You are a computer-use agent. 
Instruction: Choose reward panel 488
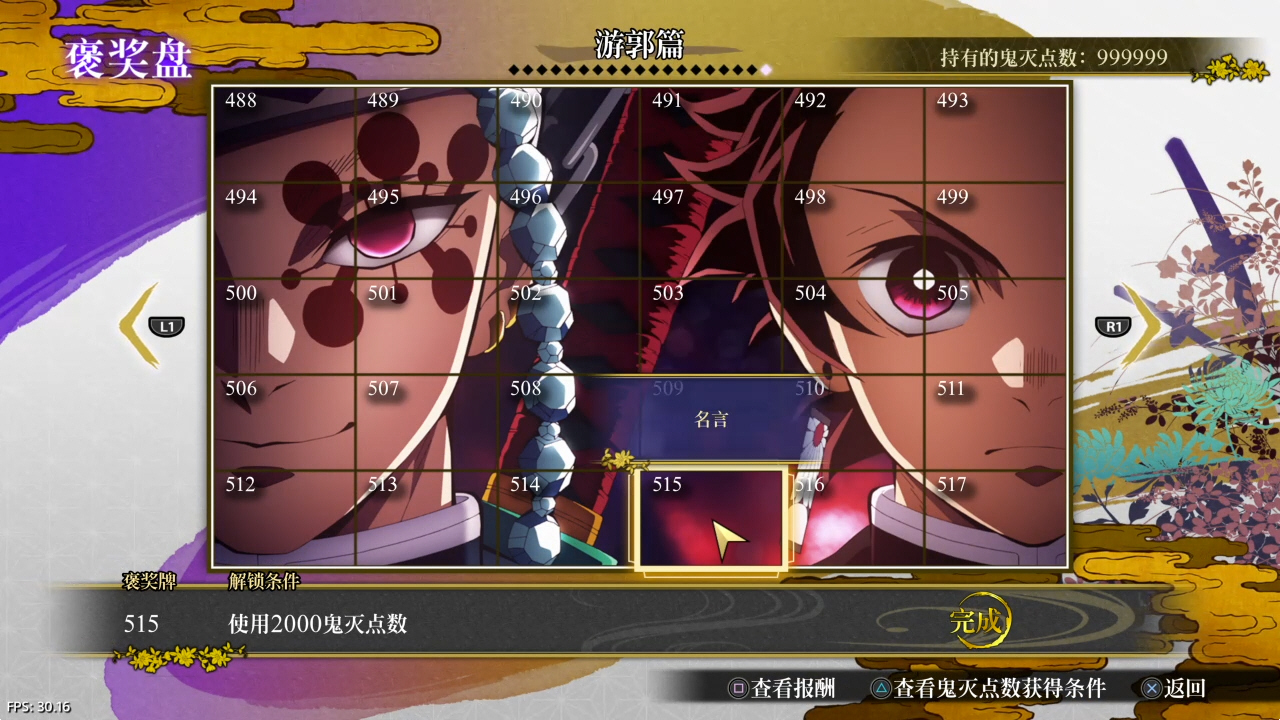click(x=284, y=135)
